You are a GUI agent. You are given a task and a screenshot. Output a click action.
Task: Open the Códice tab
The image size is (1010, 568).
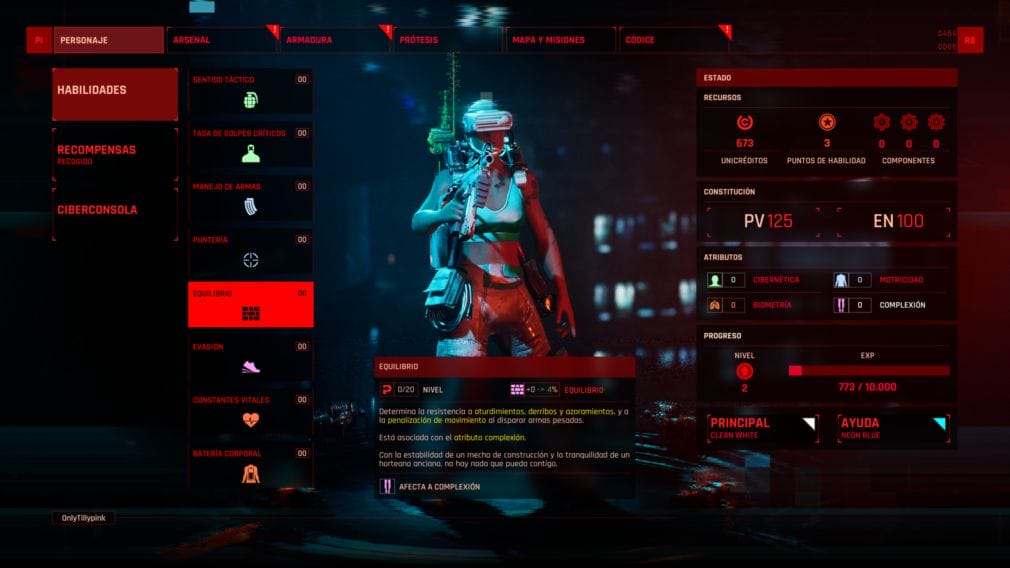click(674, 40)
